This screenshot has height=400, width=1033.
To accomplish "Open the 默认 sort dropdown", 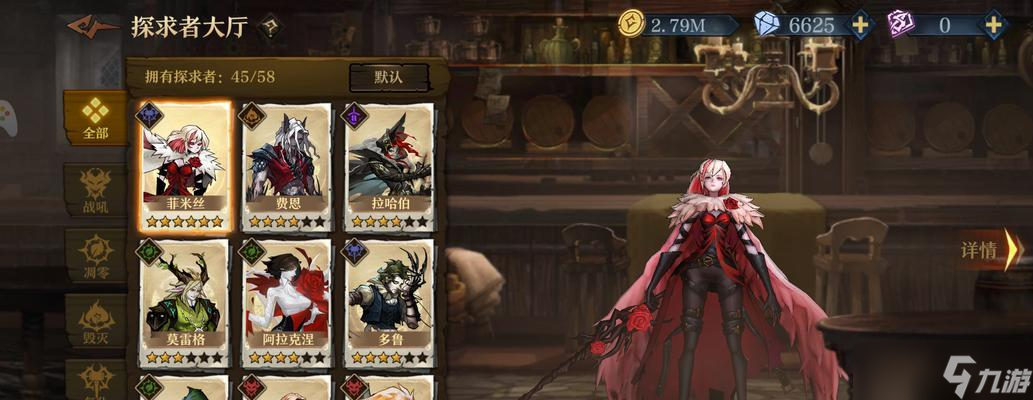I will click(x=388, y=76).
